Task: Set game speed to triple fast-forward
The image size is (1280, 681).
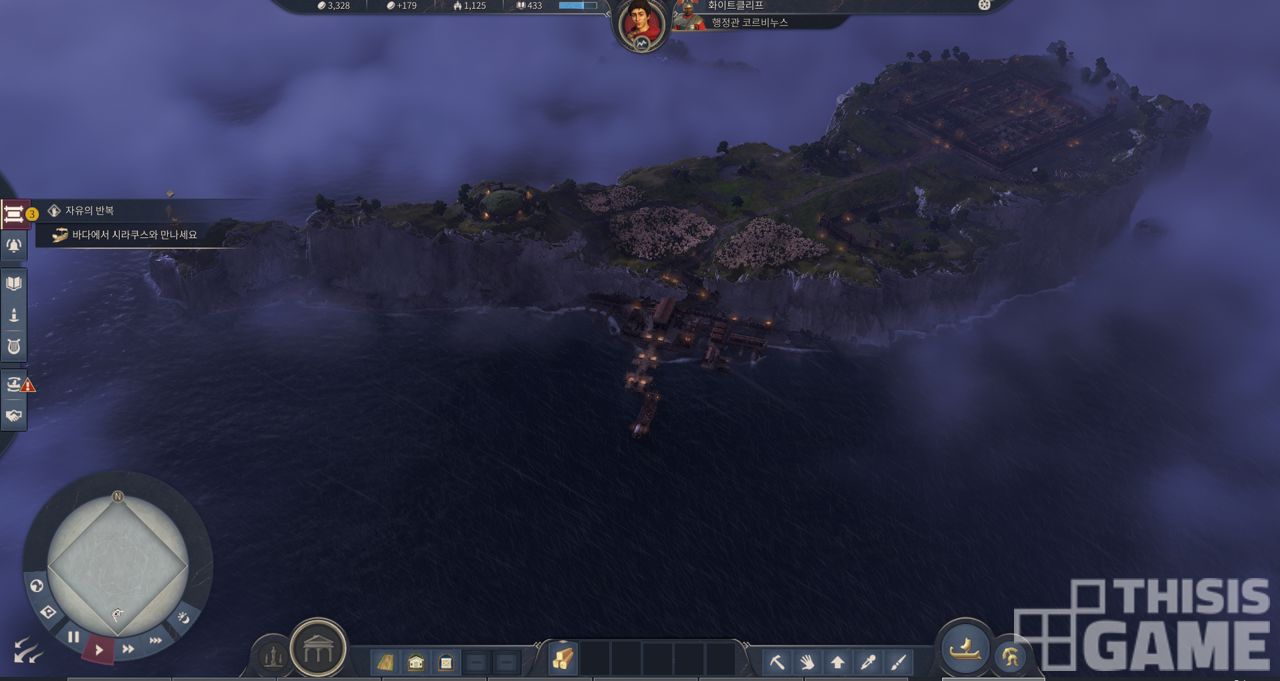Action: pos(155,641)
